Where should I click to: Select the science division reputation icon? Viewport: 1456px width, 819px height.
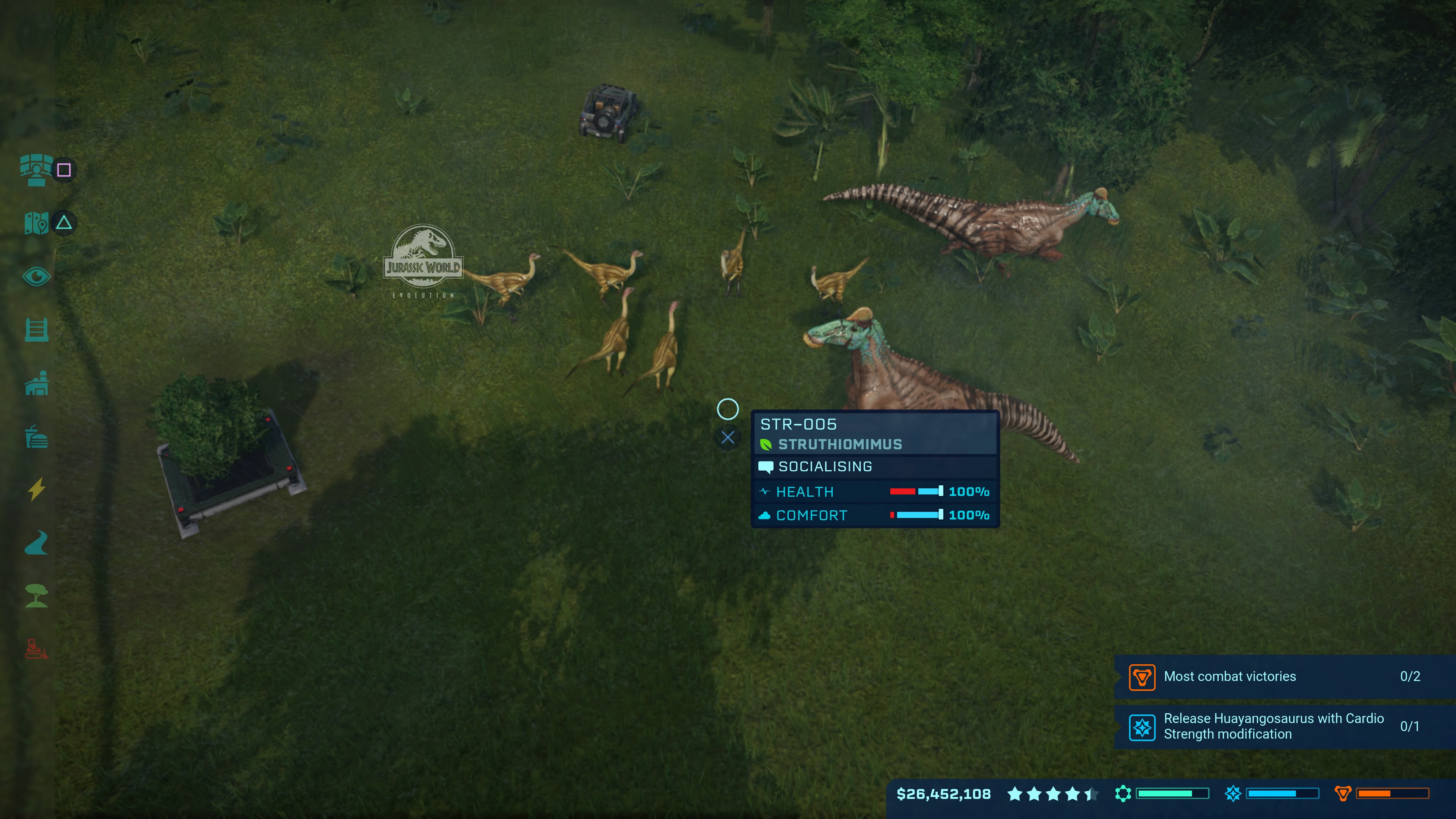coord(1233,794)
